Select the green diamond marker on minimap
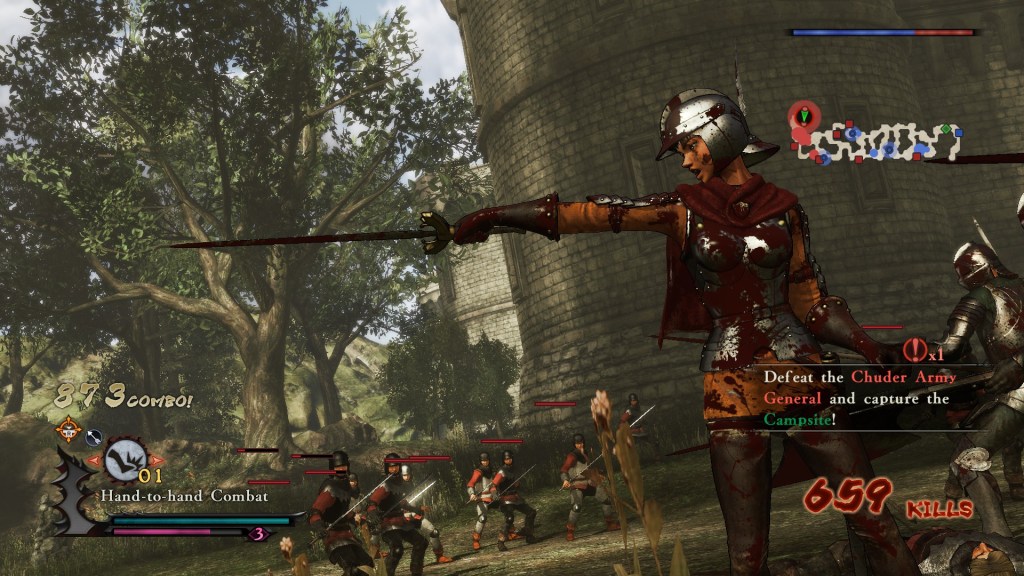 (x=945, y=129)
